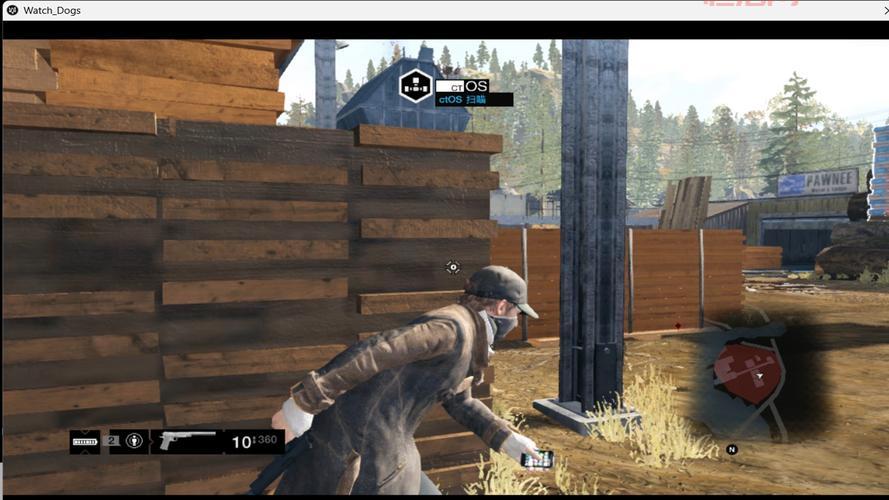Click the phone battery indicator icon
Viewport: 889px width, 500px height.
pos(85,441)
